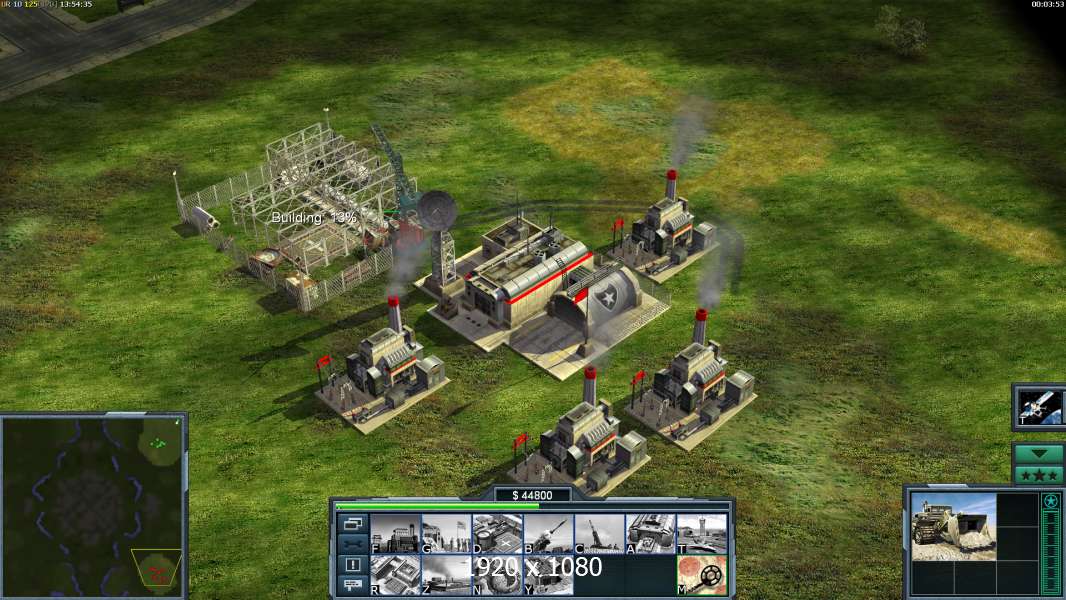
Task: Open the three-star generals promotion button
Action: click(1038, 474)
